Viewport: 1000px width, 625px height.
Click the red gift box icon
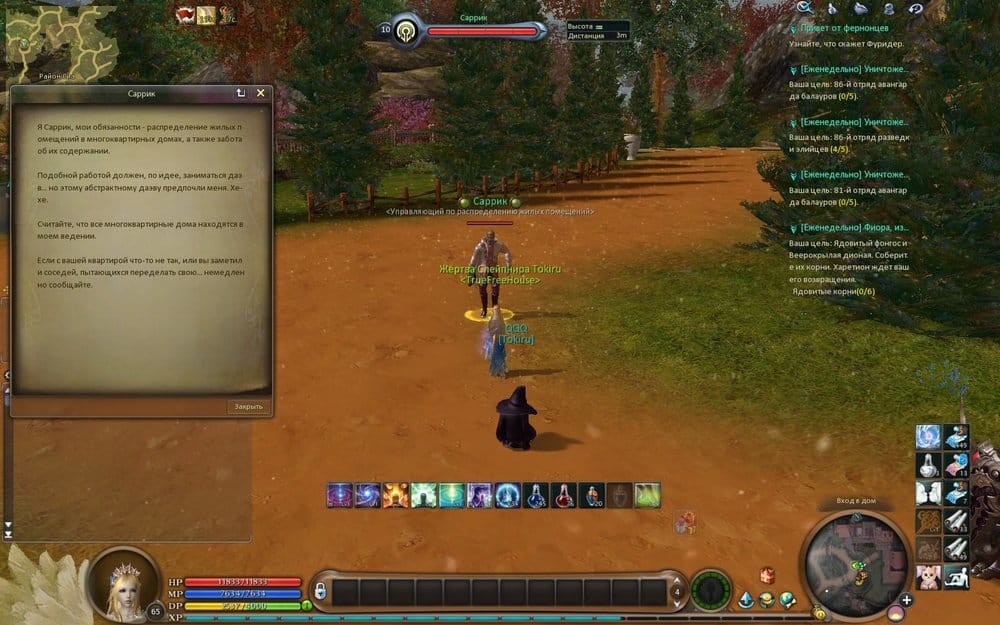point(768,575)
